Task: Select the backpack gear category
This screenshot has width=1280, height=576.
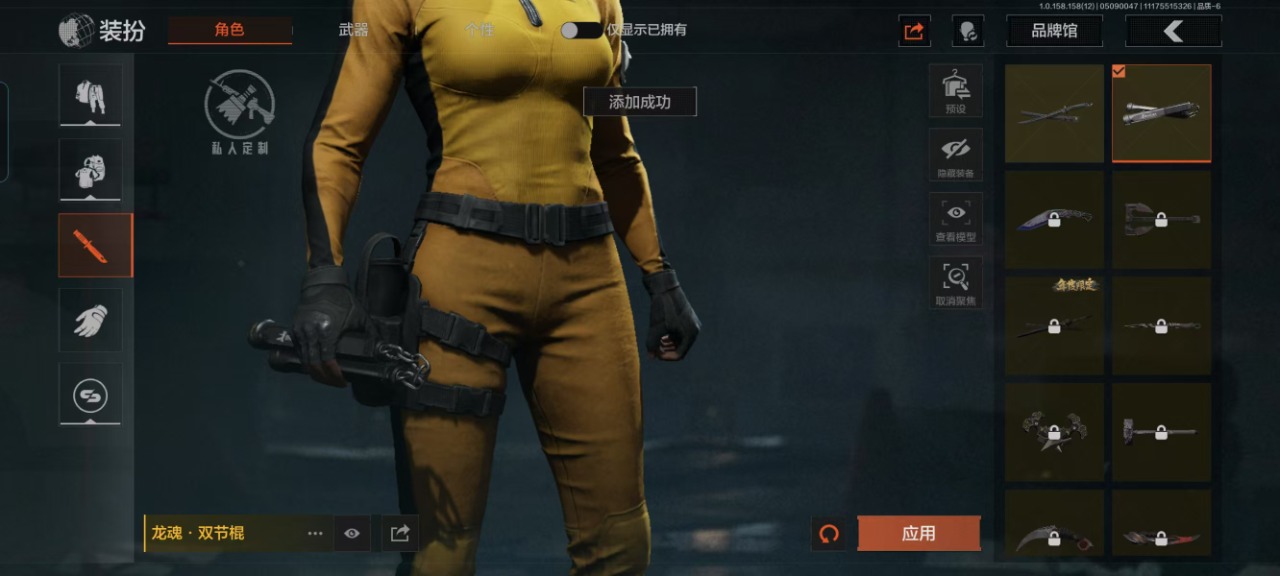Action: [91, 170]
